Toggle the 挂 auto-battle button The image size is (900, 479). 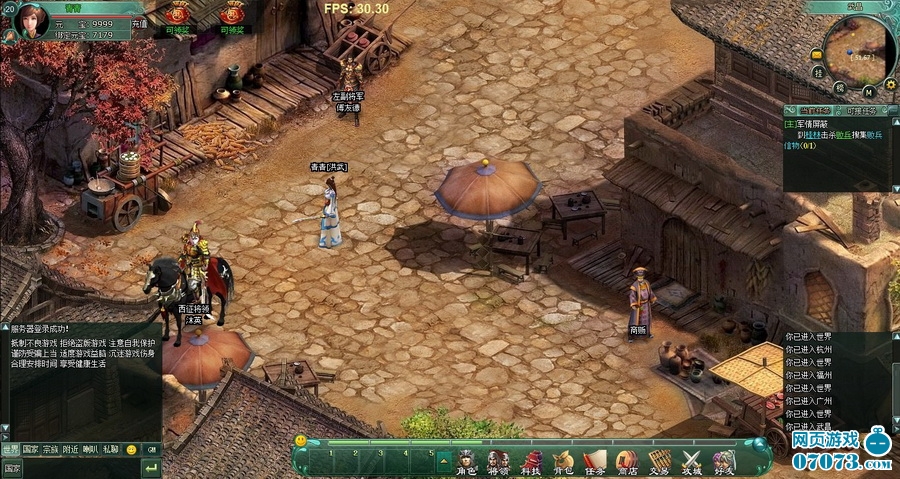(x=818, y=72)
